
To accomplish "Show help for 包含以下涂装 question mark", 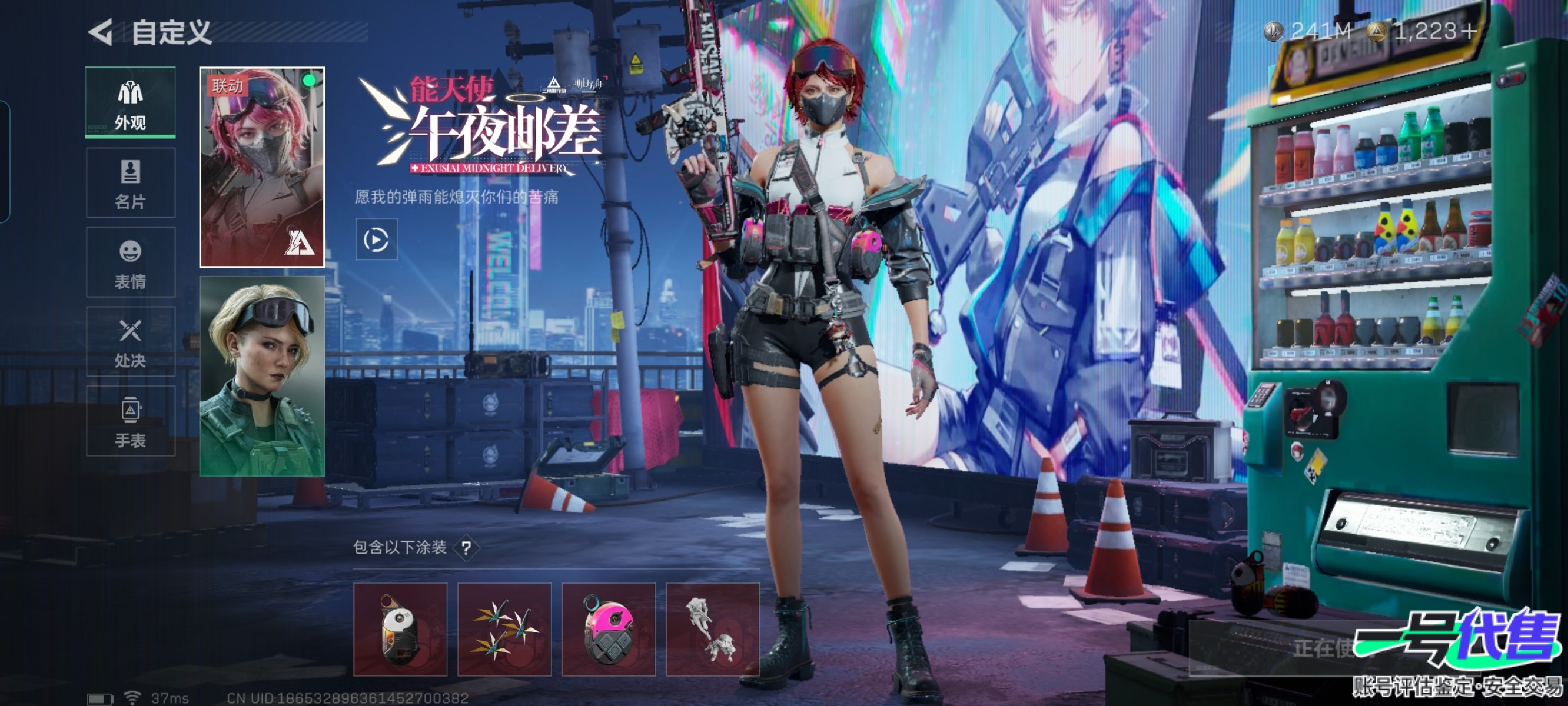I will (x=466, y=549).
